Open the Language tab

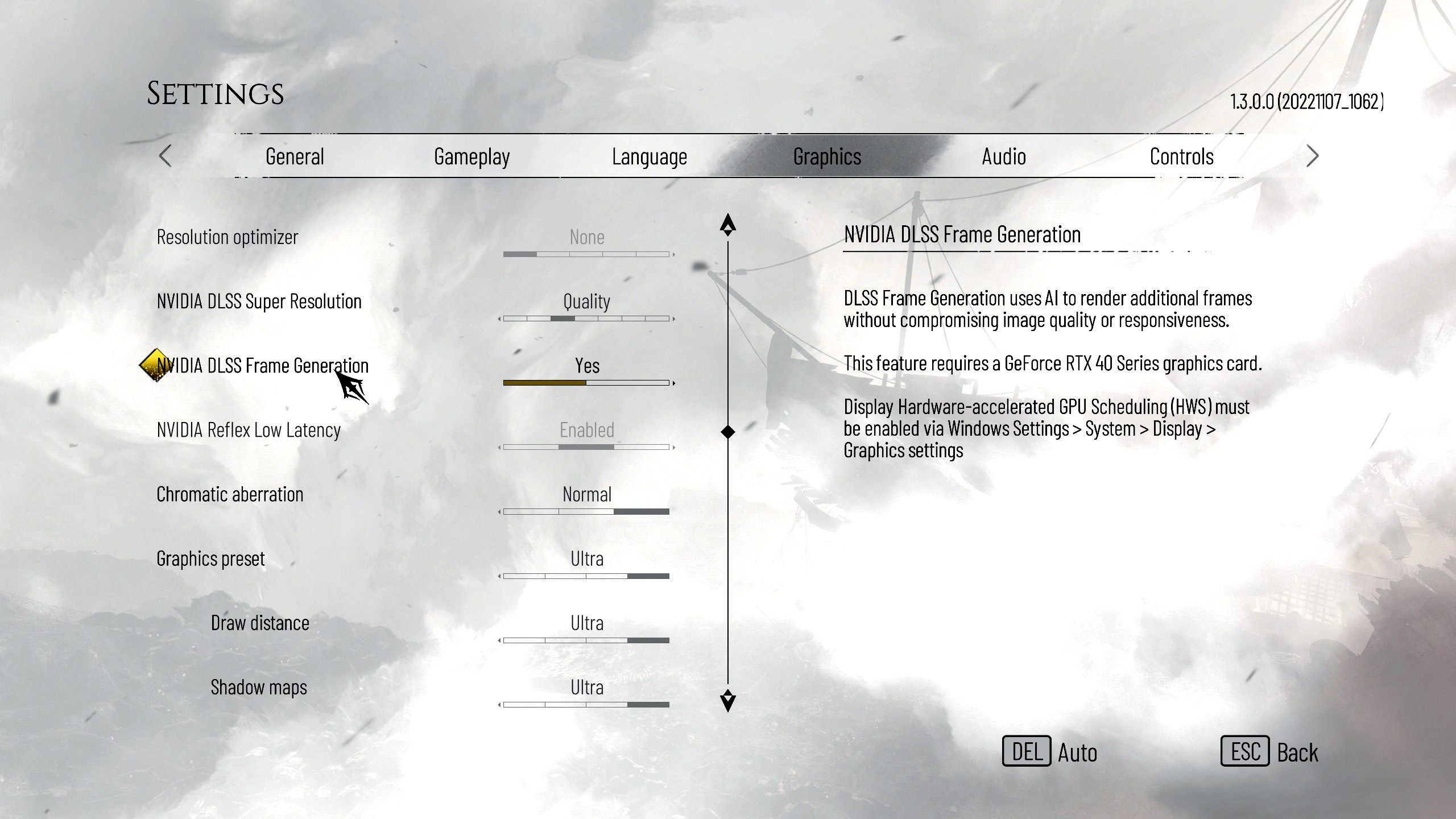(x=649, y=156)
